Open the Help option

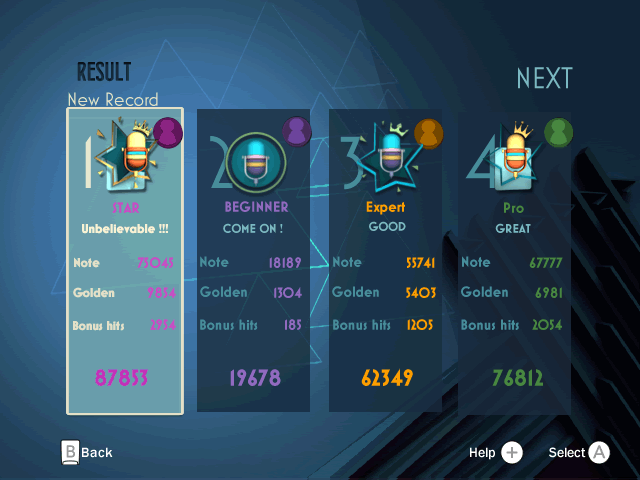click(x=496, y=453)
